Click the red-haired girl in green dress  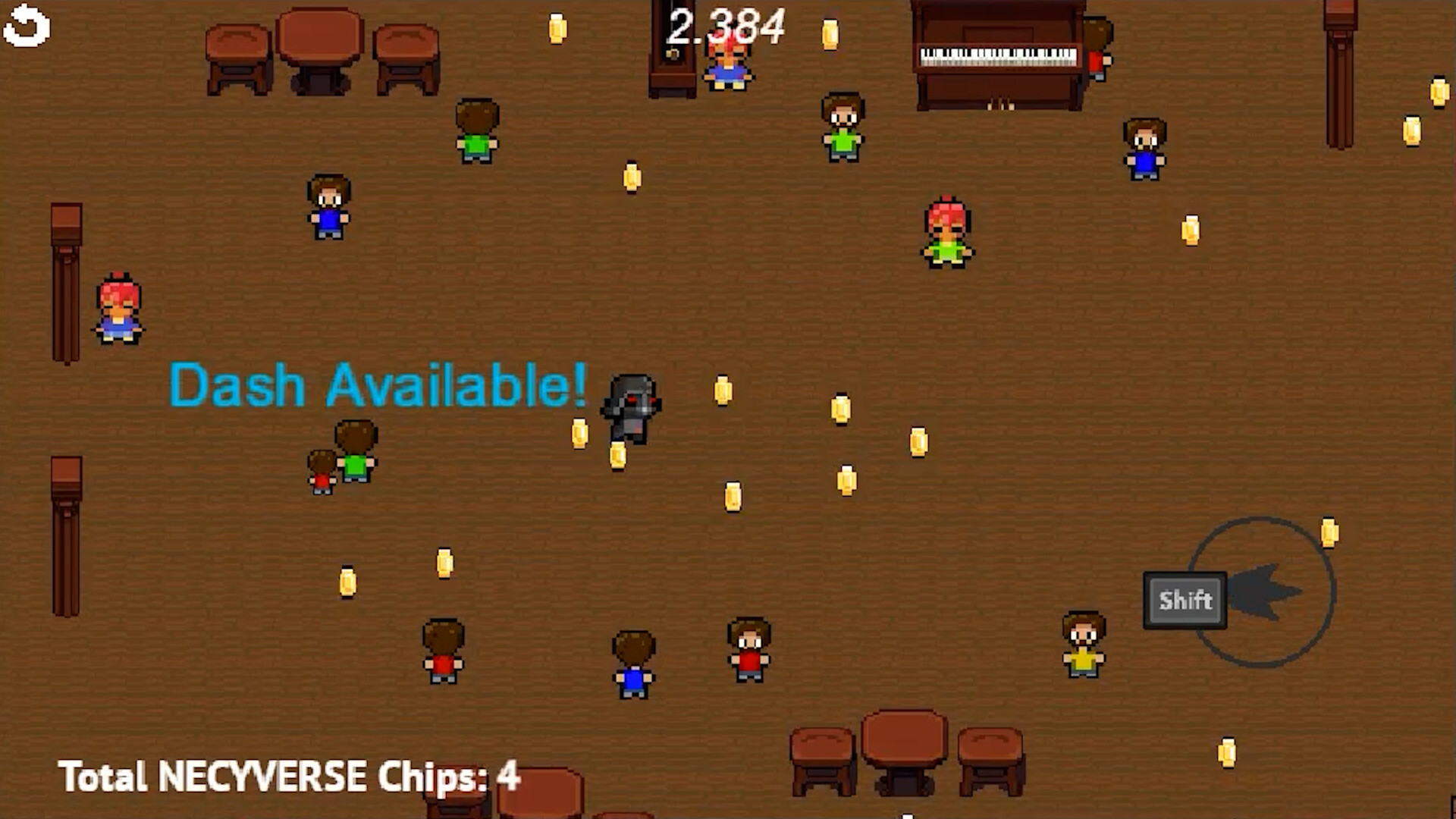pos(946,231)
